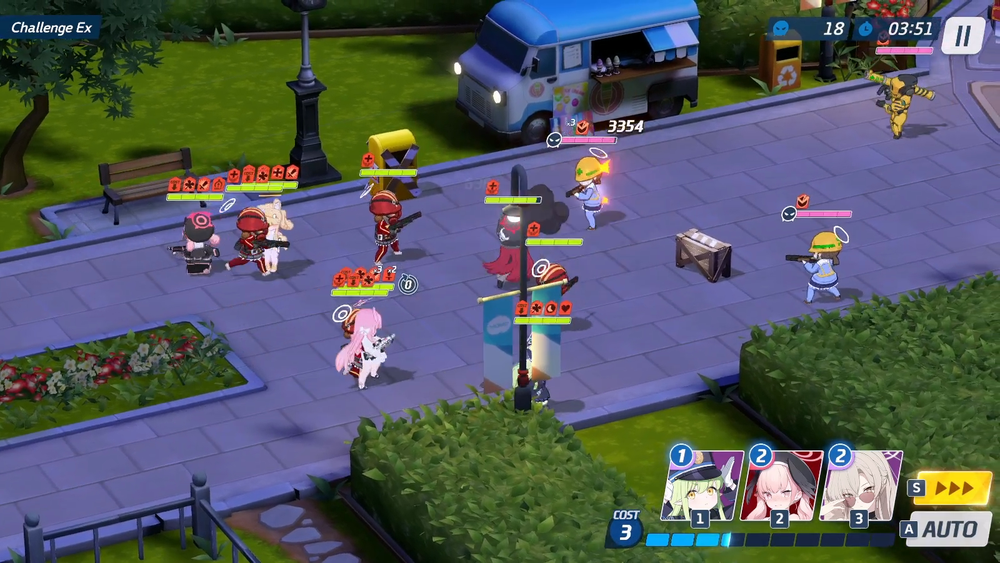Viewport: 1000px width, 563px height.
Task: Pause the battle
Action: point(962,36)
